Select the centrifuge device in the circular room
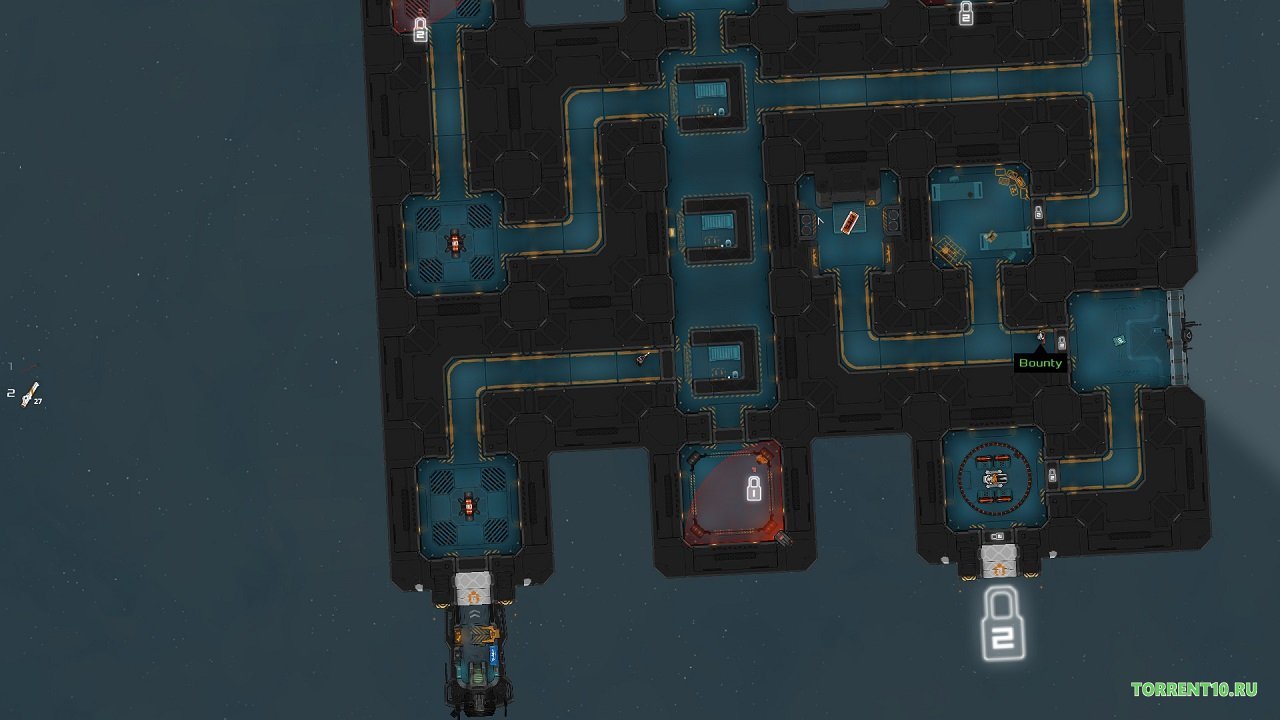The width and height of the screenshot is (1280, 720). tap(995, 478)
